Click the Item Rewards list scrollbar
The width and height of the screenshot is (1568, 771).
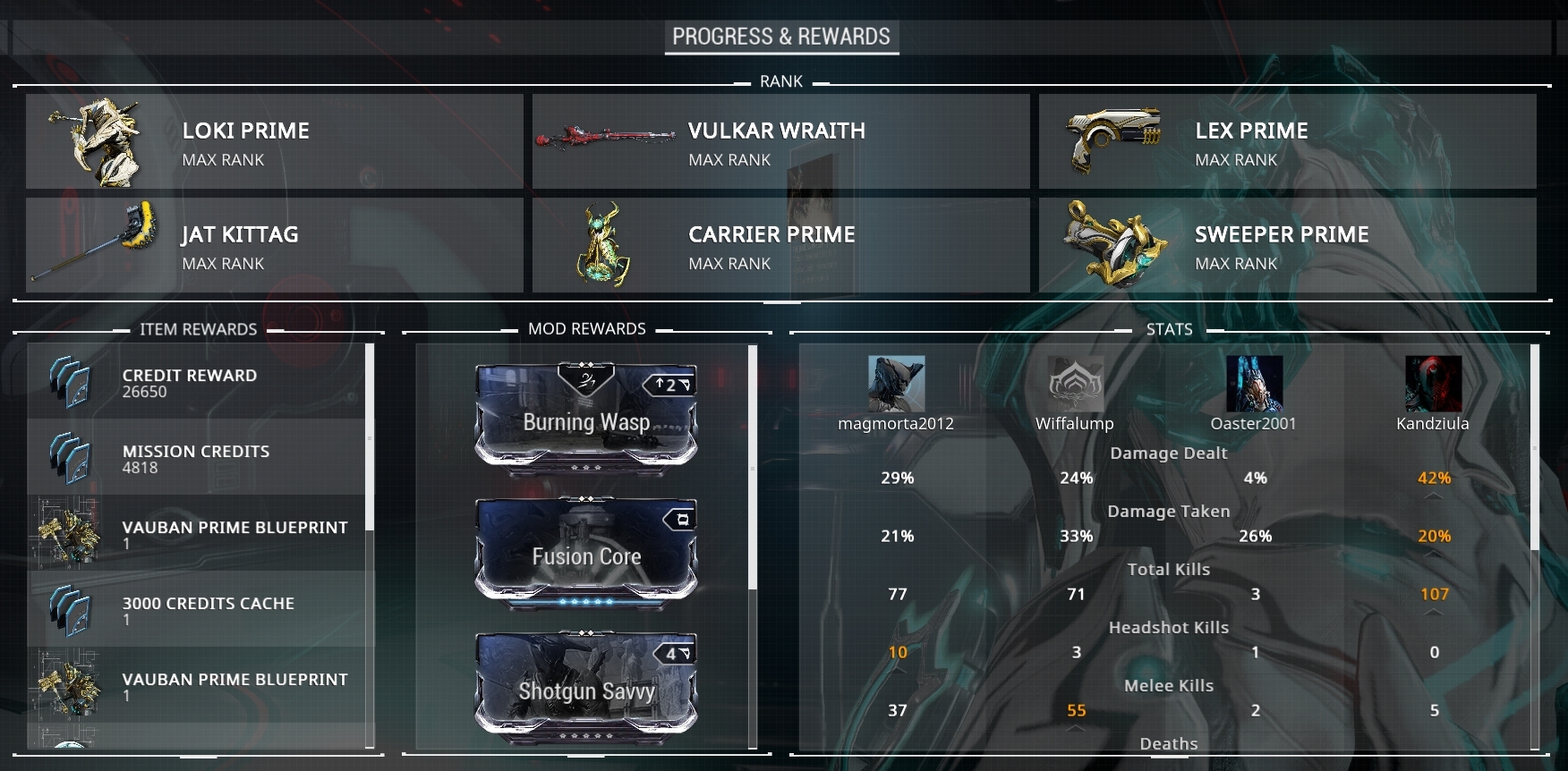point(370,438)
